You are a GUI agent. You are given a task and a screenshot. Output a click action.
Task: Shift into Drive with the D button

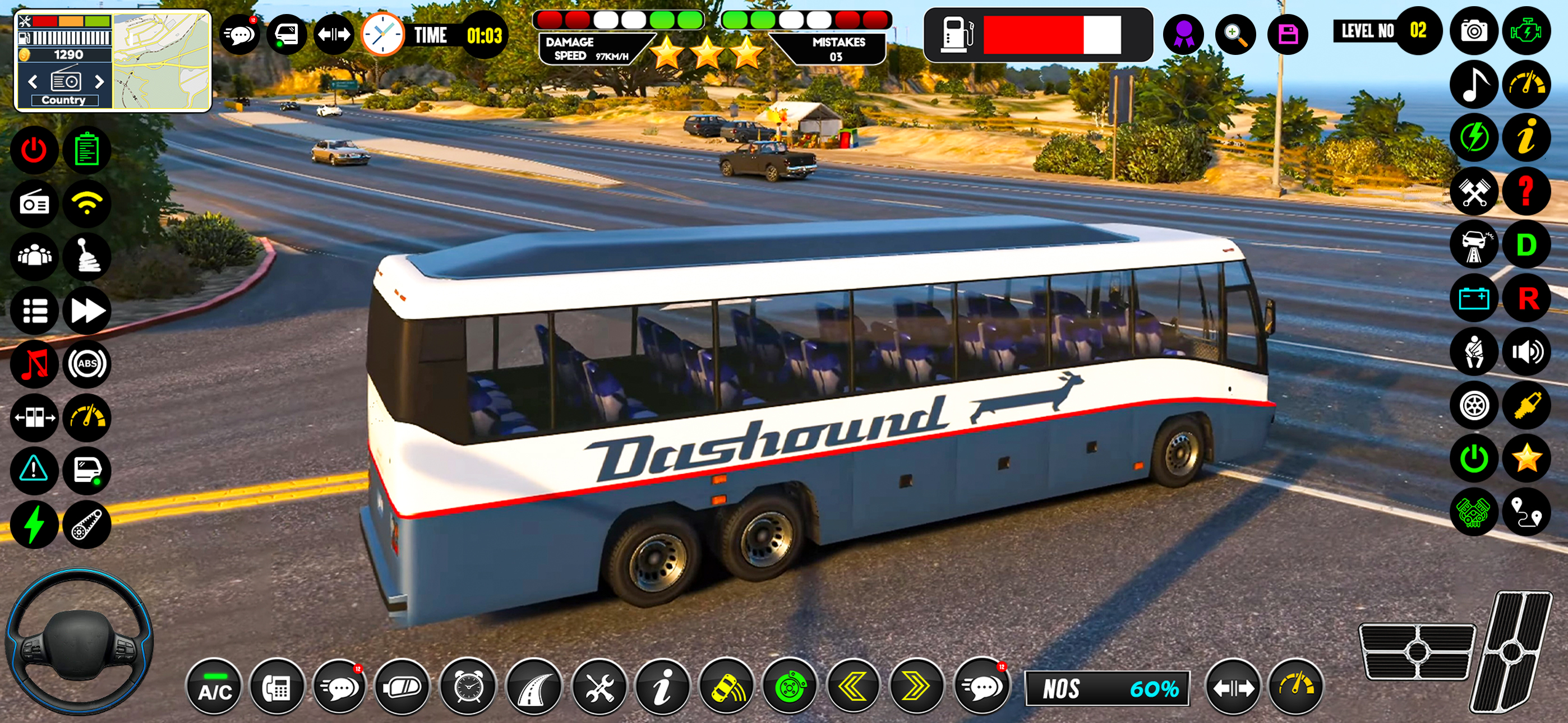pyautogui.click(x=1526, y=245)
